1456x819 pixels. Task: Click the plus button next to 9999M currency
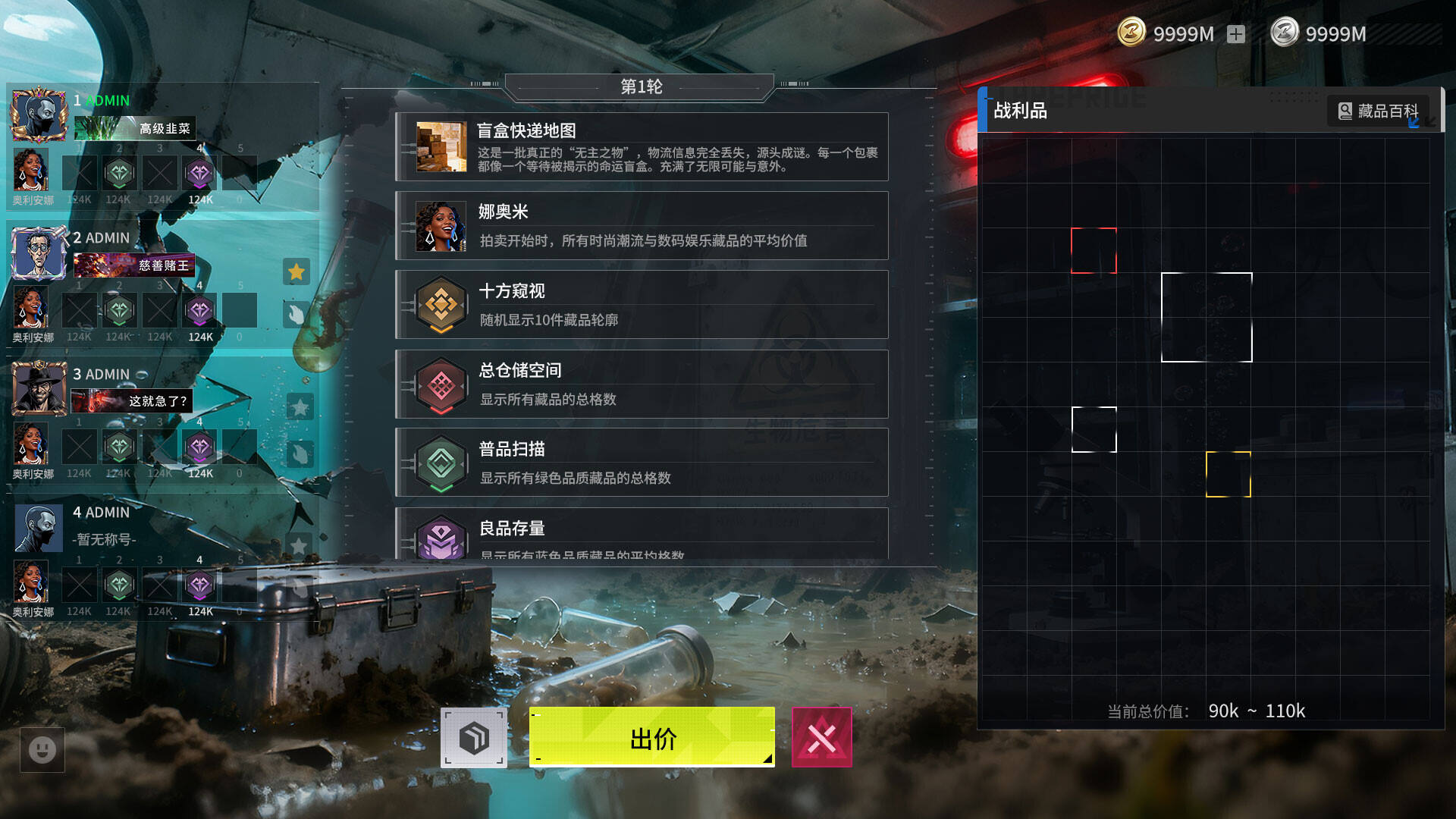1237,33
